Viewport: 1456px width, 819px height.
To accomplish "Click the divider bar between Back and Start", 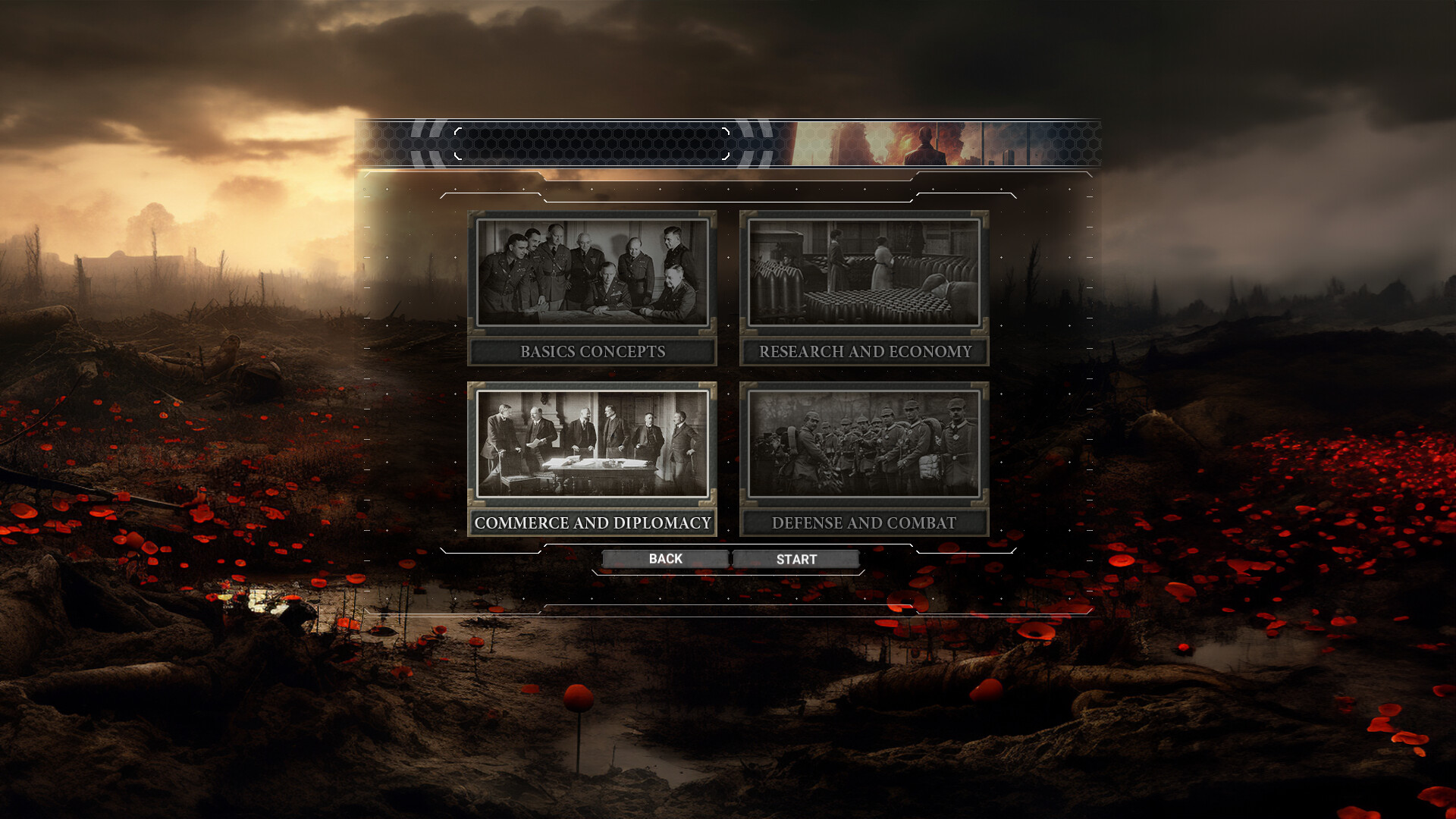I will (x=731, y=559).
